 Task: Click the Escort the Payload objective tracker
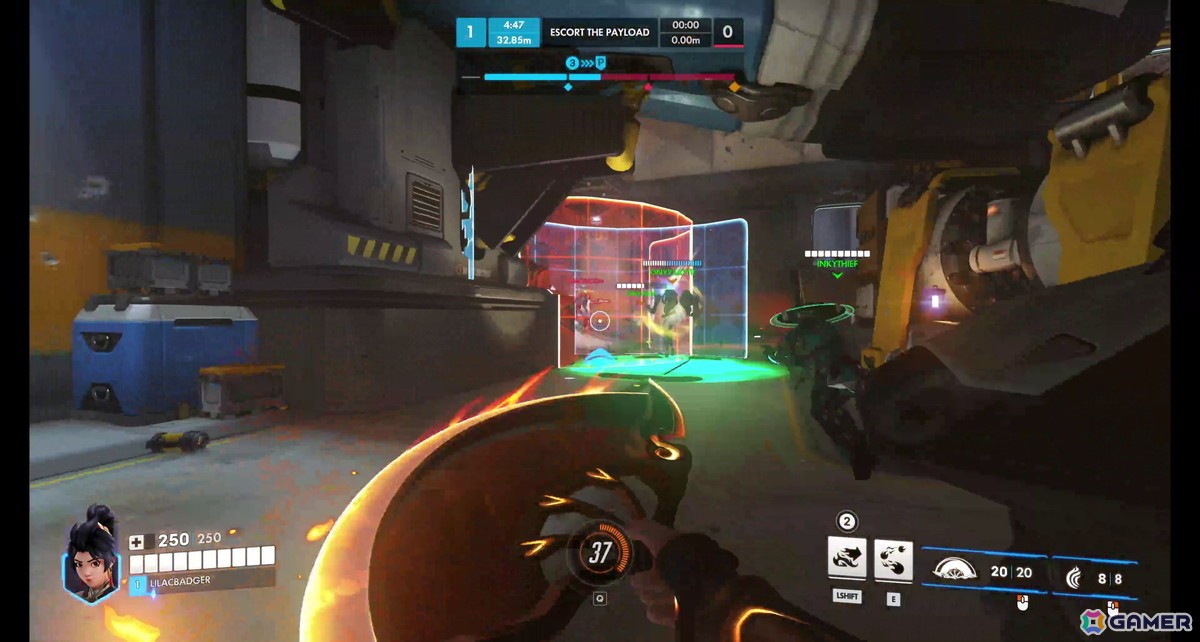600,32
